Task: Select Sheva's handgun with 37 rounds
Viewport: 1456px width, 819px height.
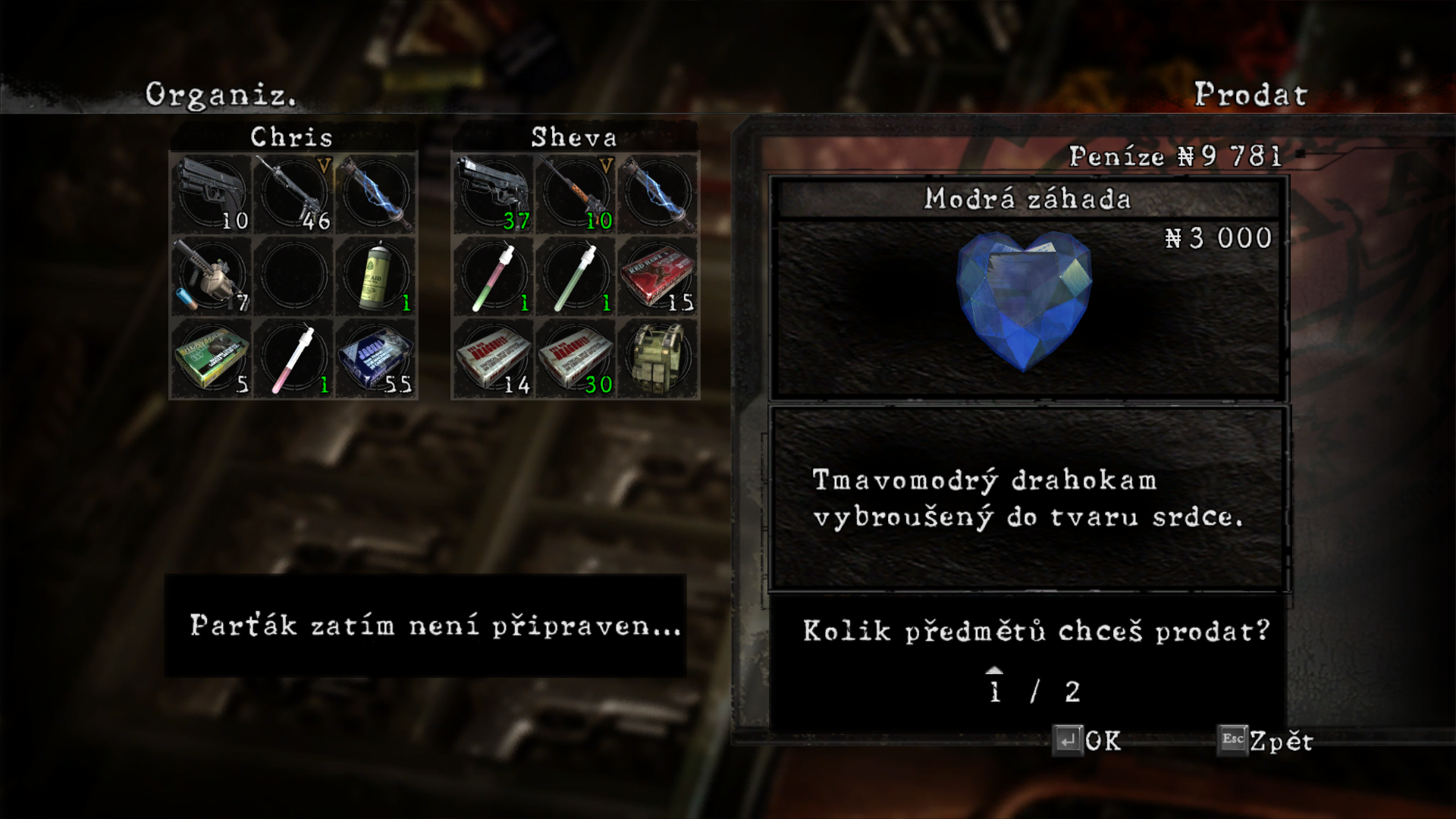Action: [493, 193]
